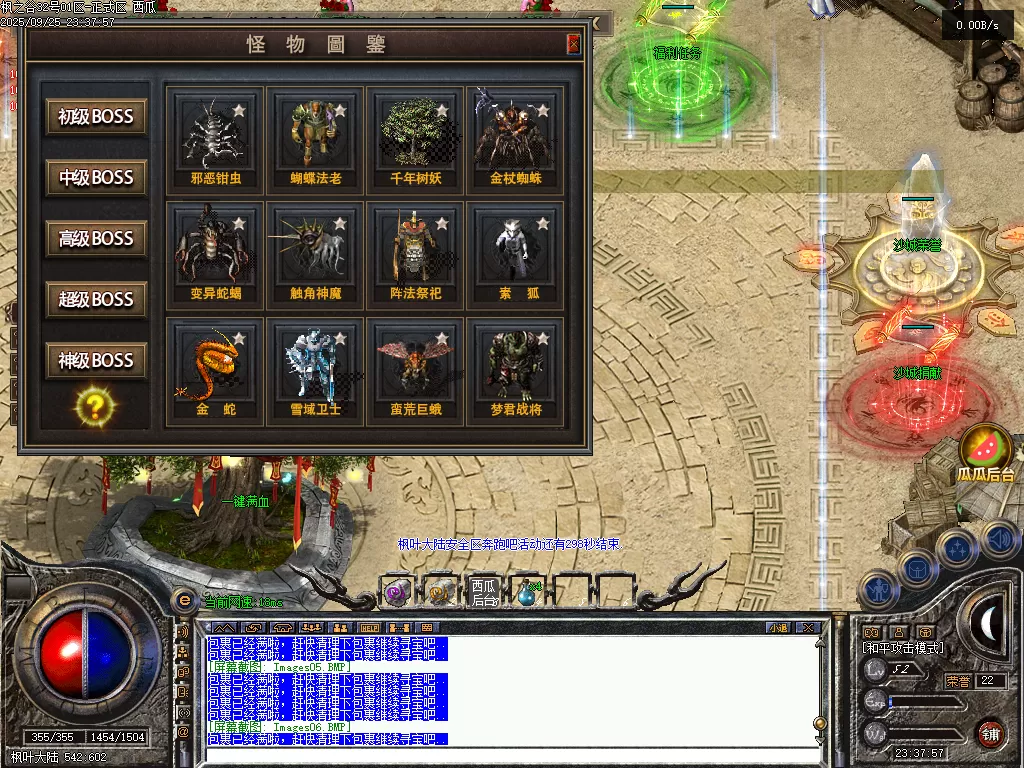Screen dimensions: 1024x768
Task: Select the 金蛇 snake boss tile
Action: [x=216, y=371]
